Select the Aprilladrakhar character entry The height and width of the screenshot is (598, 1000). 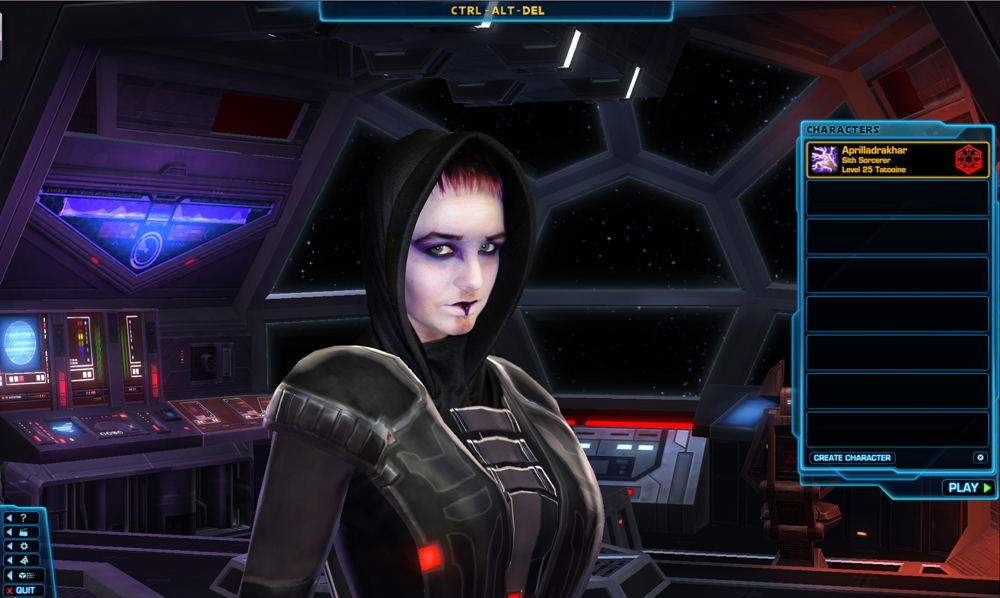click(x=897, y=159)
